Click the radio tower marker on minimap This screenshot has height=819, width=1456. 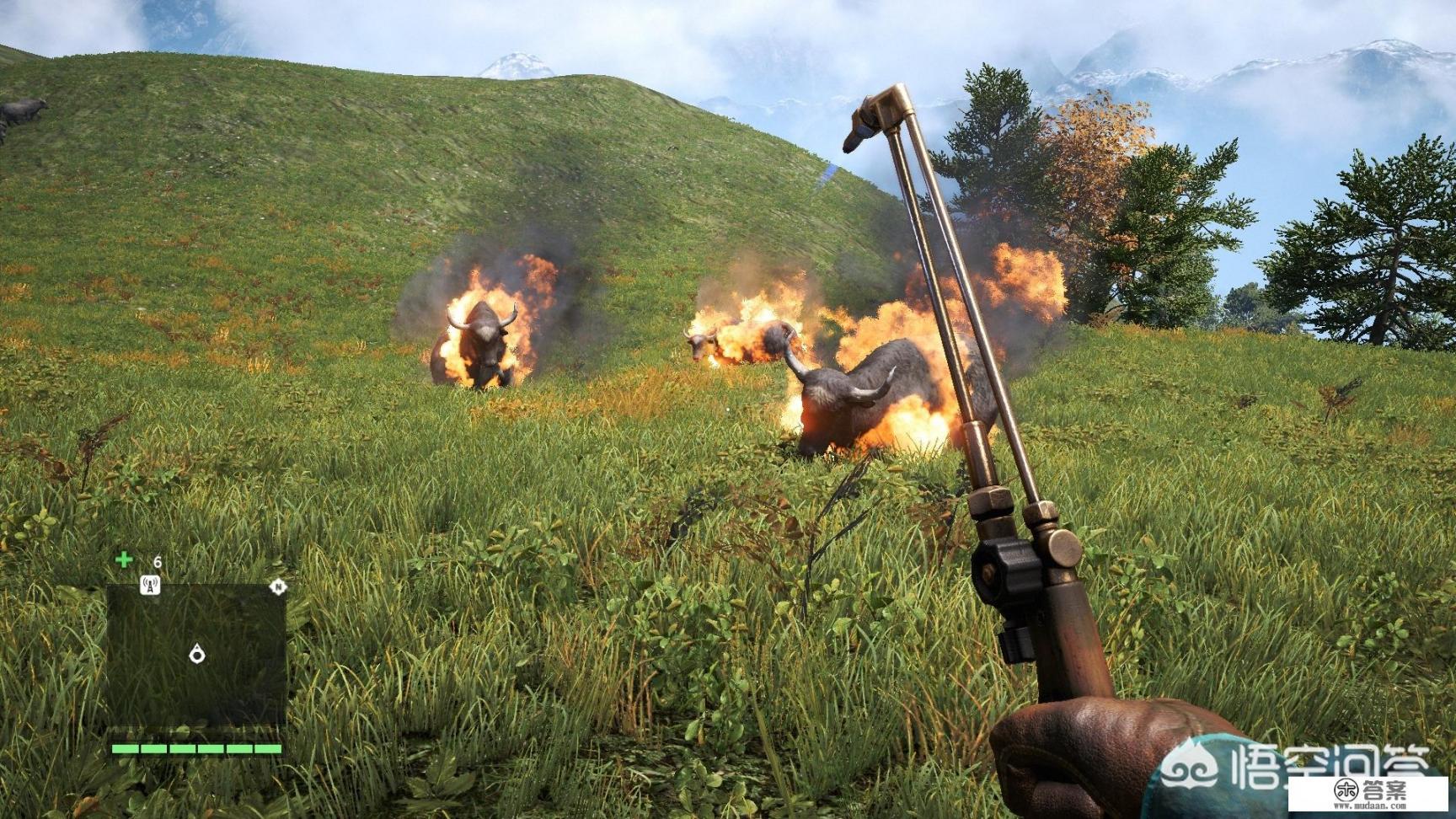coord(150,585)
